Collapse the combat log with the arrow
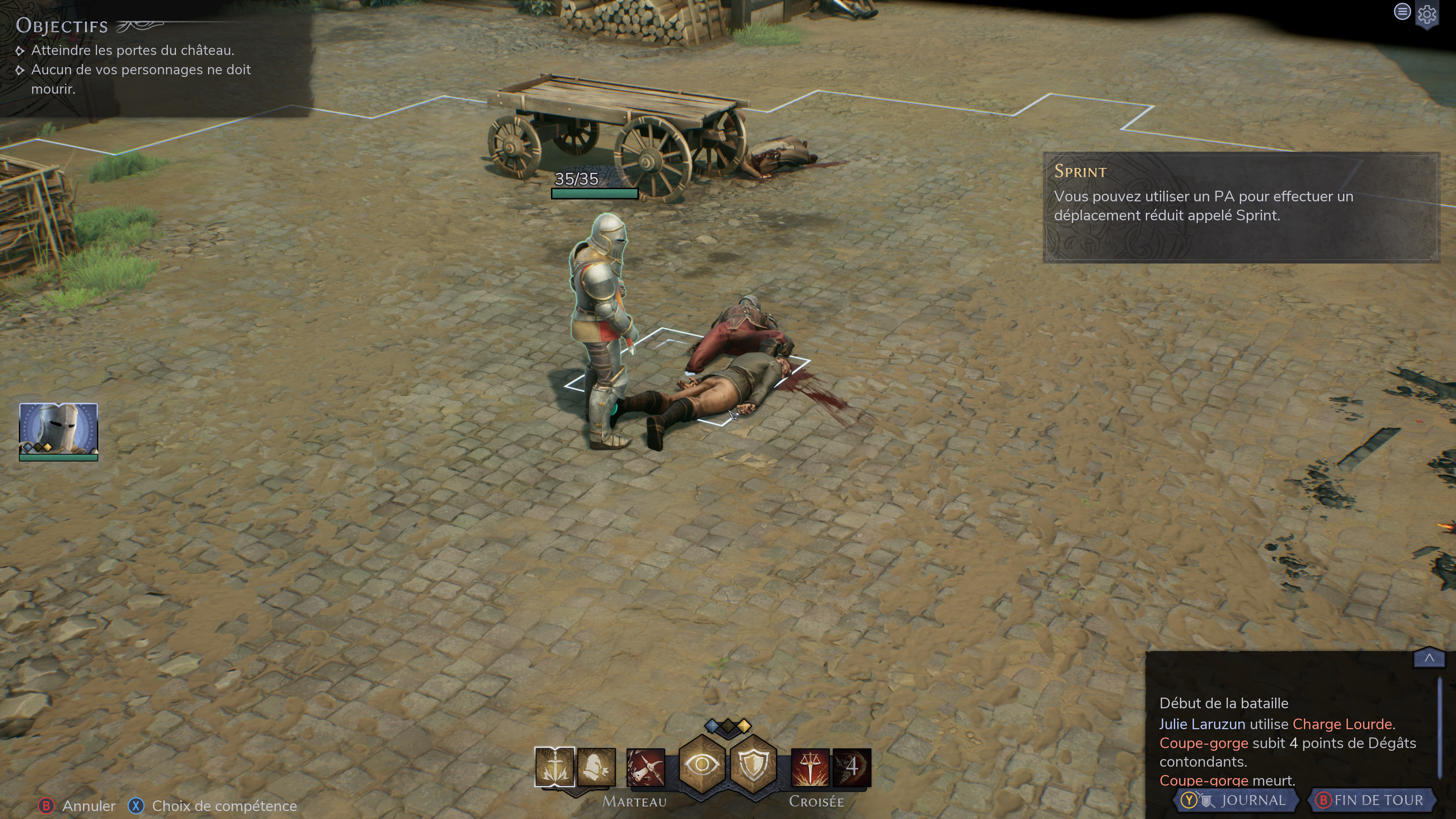 [1429, 658]
